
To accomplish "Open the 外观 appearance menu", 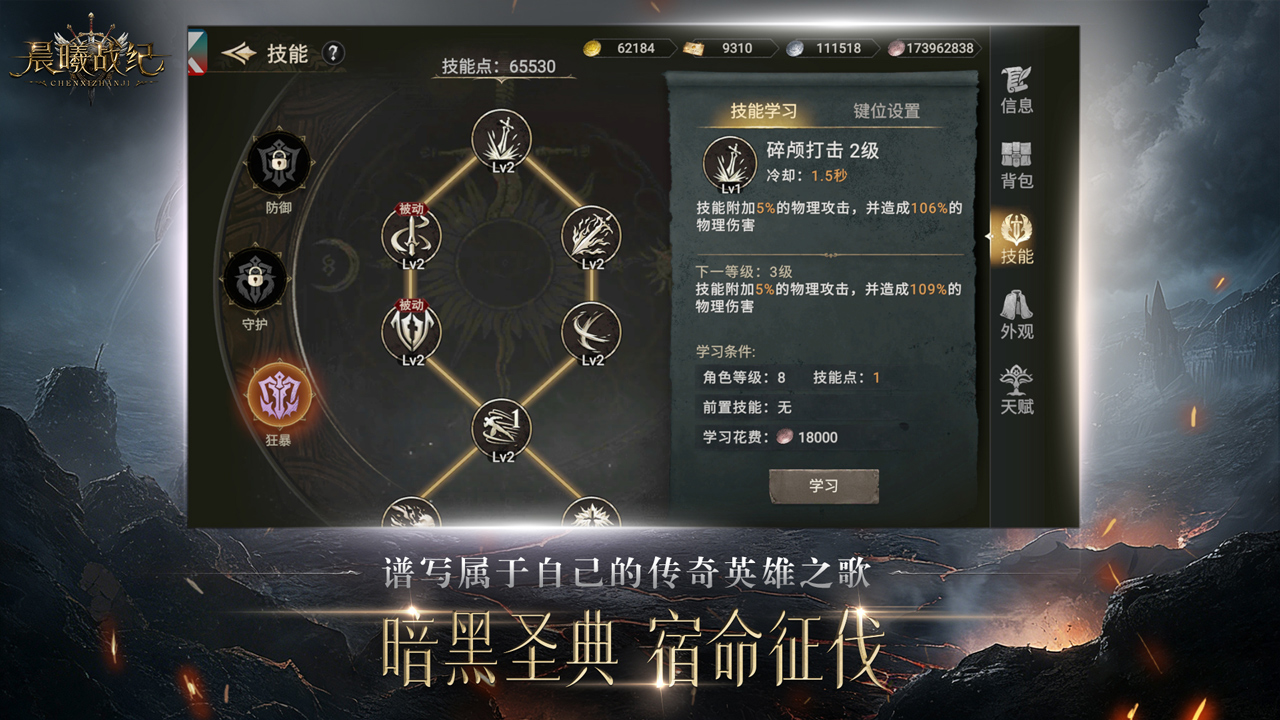I will (1016, 316).
